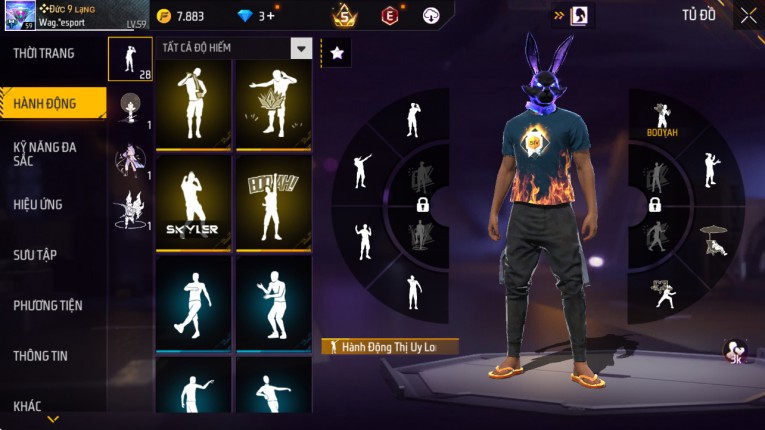Open the Tất Cả Độ Hiếm dropdown
765x430 pixels.
click(x=300, y=48)
